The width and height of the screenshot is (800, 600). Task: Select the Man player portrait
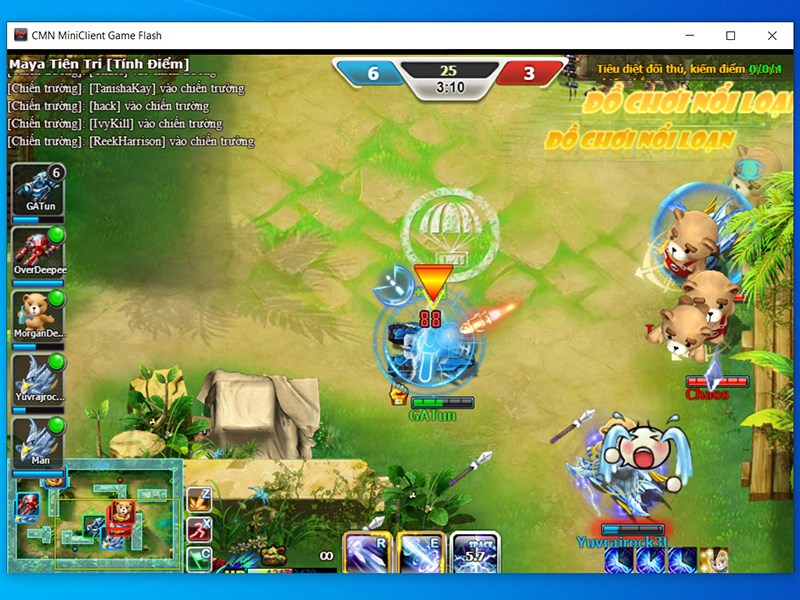pos(37,439)
